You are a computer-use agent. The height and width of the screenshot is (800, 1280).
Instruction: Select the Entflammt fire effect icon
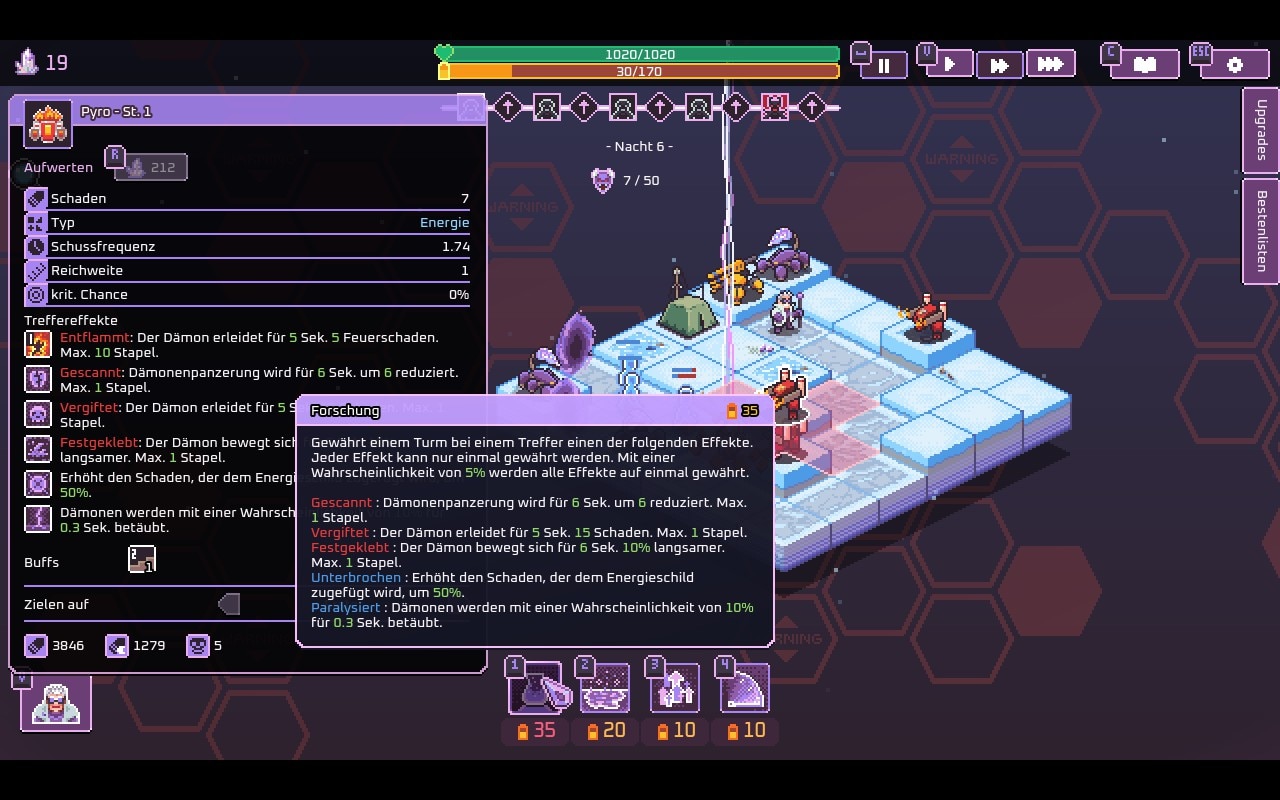[38, 345]
